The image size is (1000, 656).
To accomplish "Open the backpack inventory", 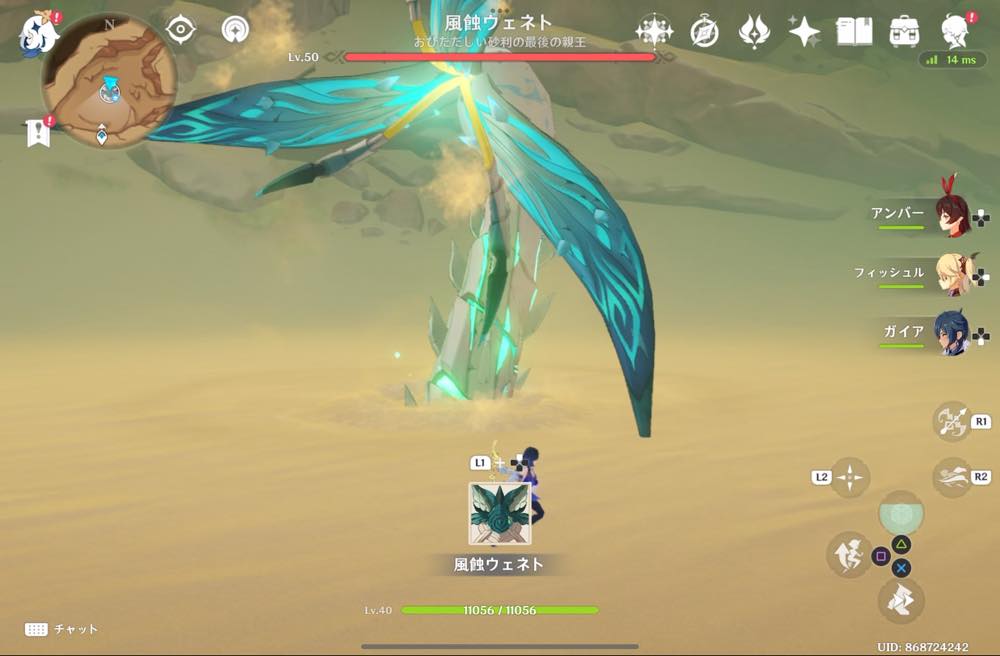I will (x=904, y=32).
